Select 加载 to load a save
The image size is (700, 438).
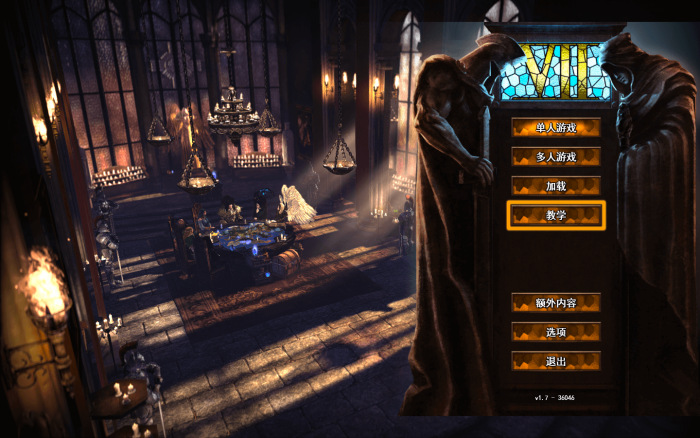[556, 185]
